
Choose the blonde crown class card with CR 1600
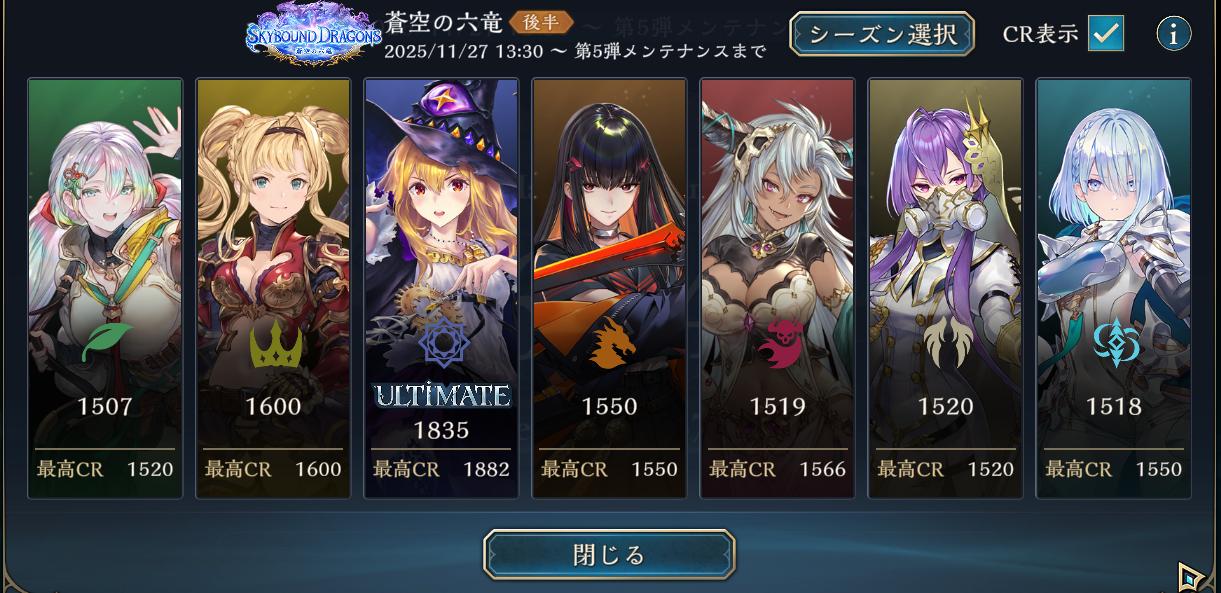[273, 288]
